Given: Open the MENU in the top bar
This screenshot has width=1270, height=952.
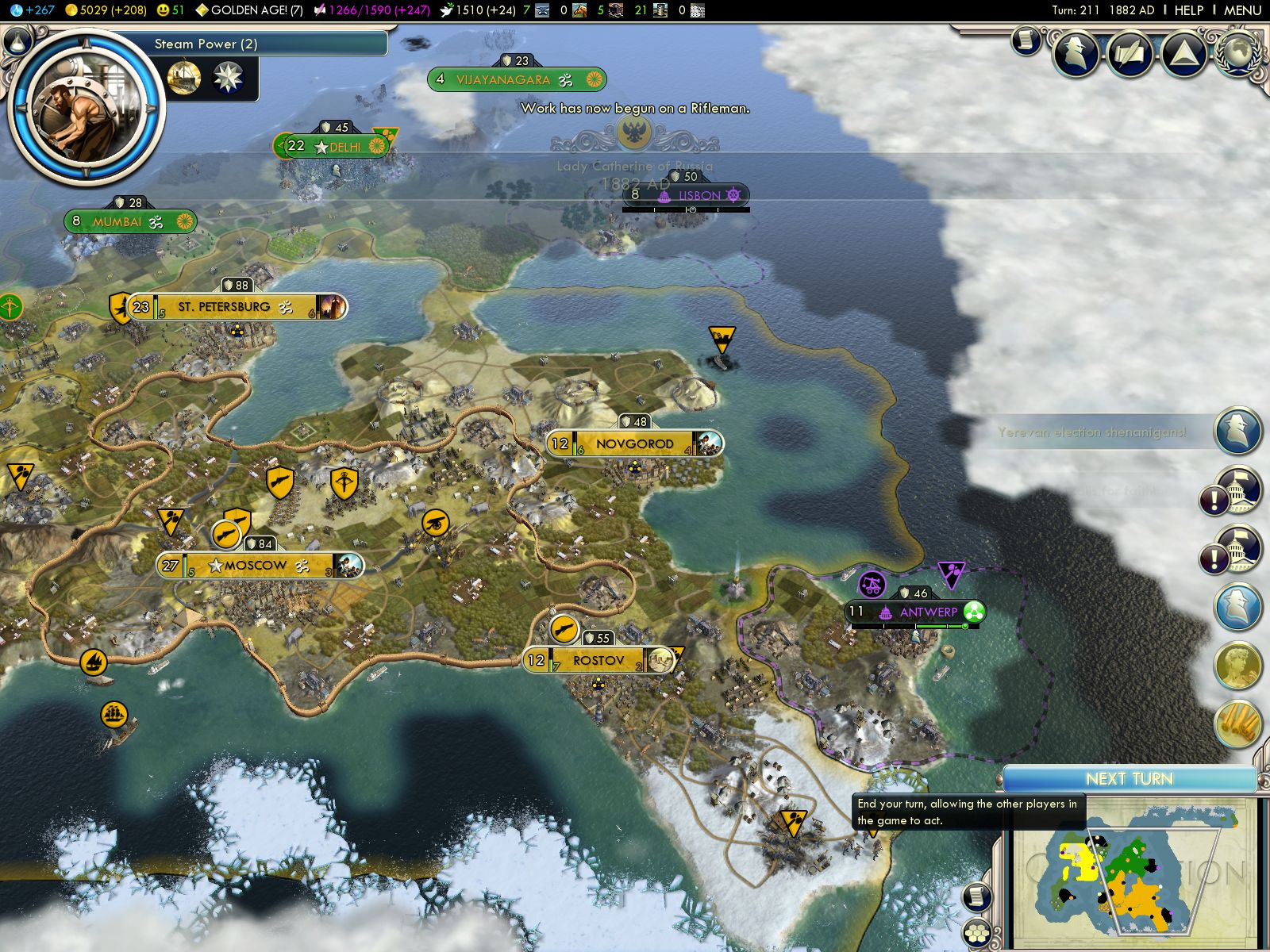Looking at the screenshot, I should 1242,10.
